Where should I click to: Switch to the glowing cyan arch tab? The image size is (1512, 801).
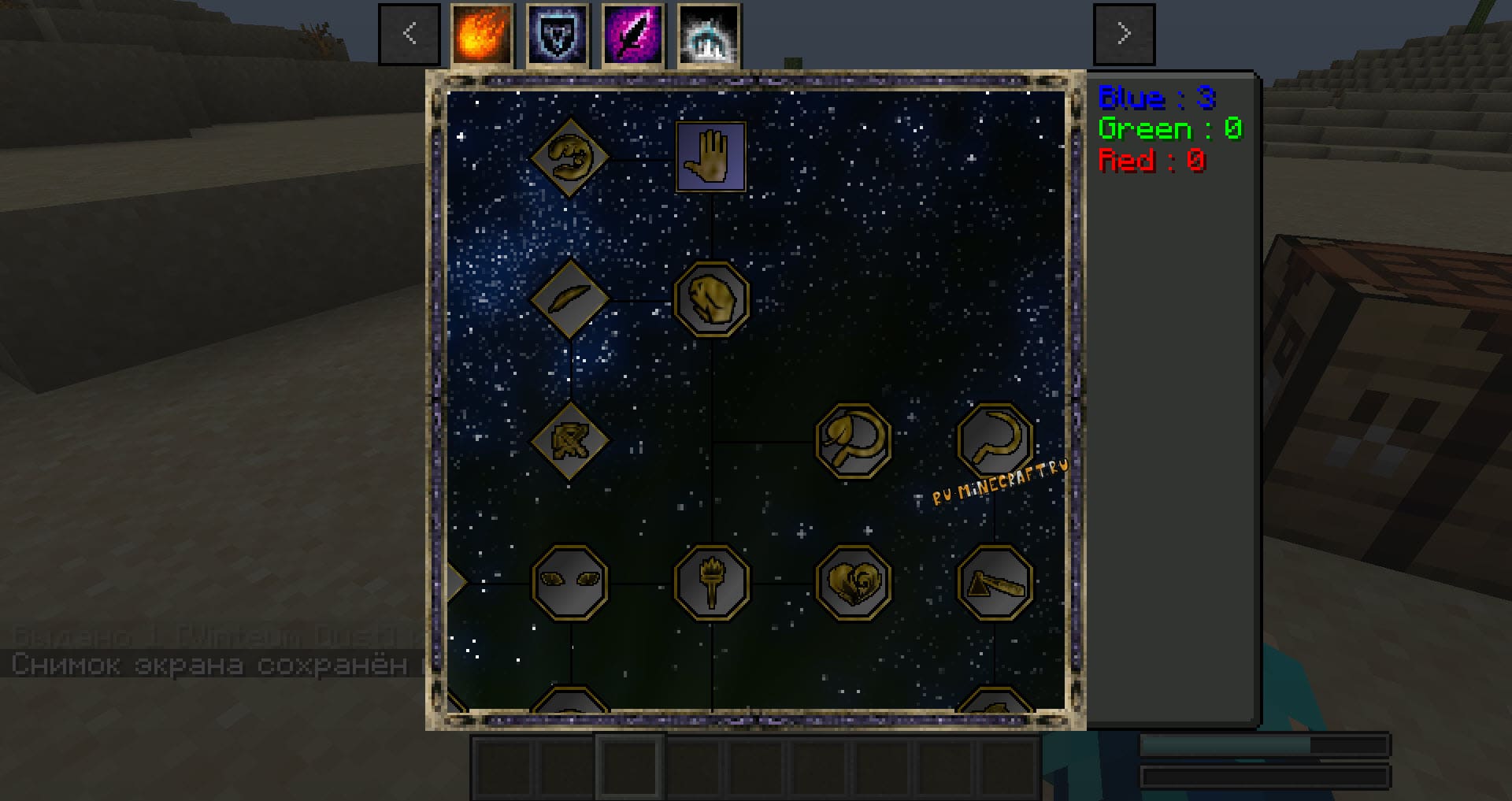point(709,34)
